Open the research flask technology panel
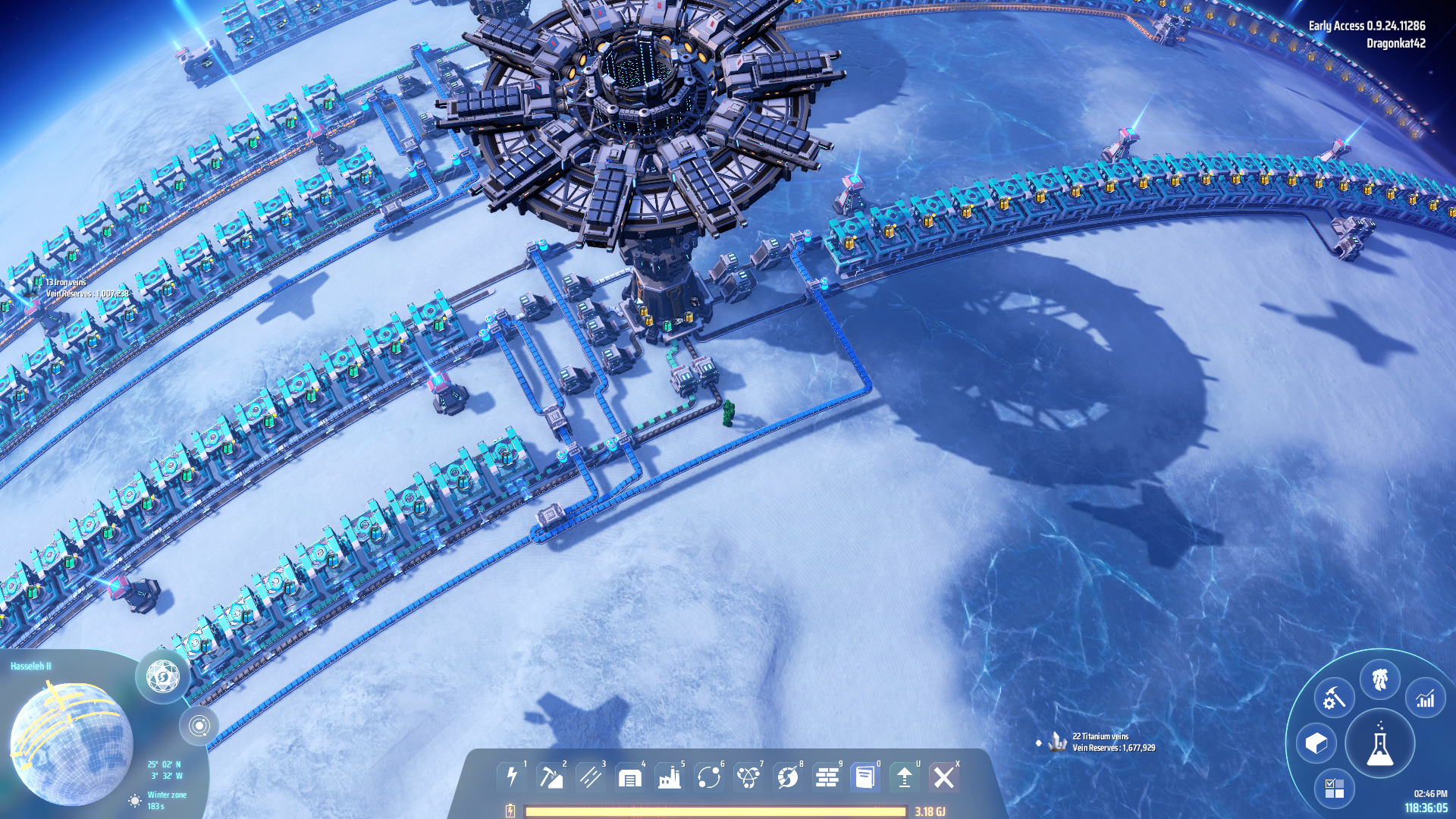The width and height of the screenshot is (1456, 819). click(1380, 744)
